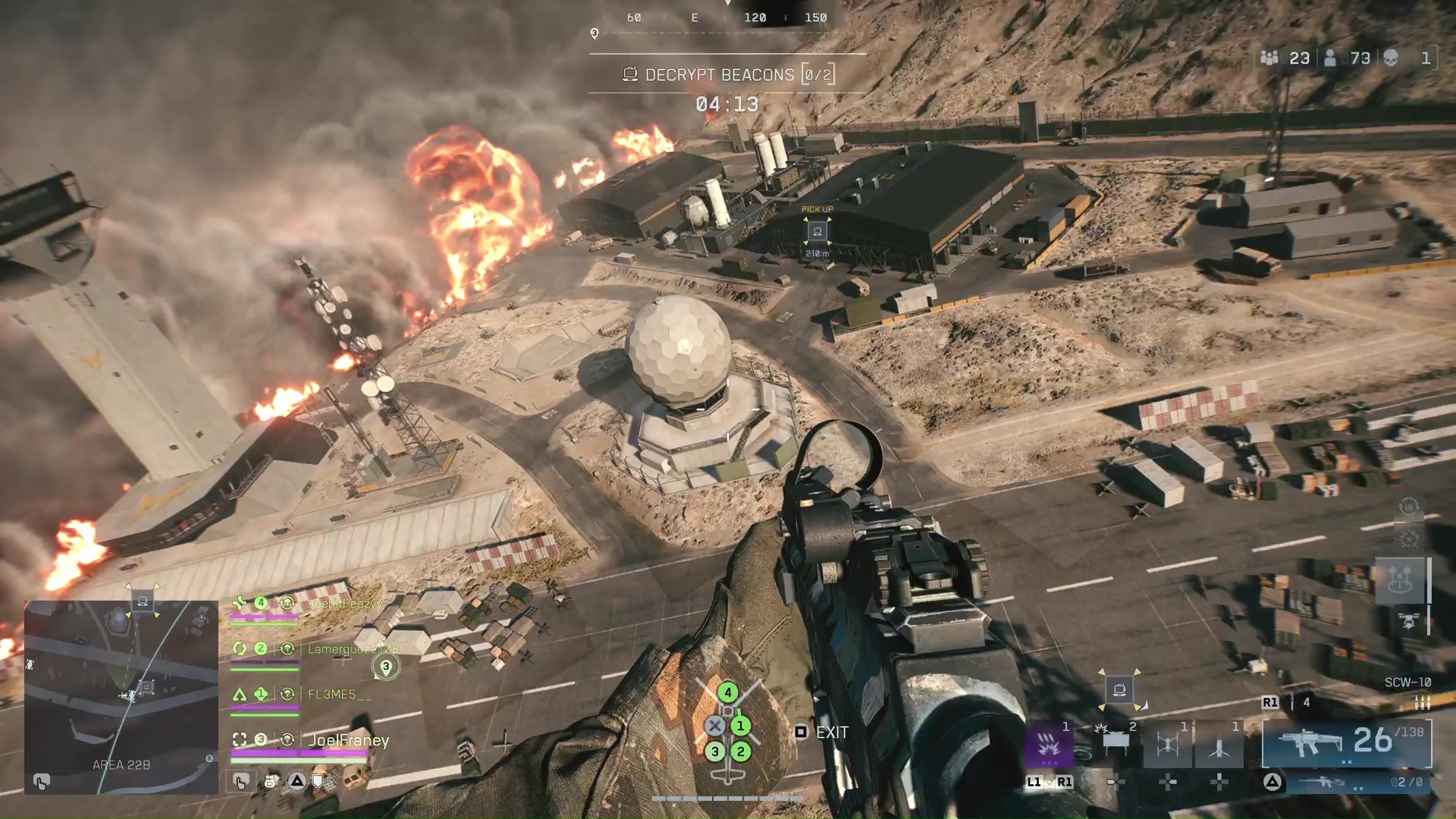Click the spawn beacon gadget icon
Image resolution: width=1456 pixels, height=819 pixels.
click(1219, 746)
